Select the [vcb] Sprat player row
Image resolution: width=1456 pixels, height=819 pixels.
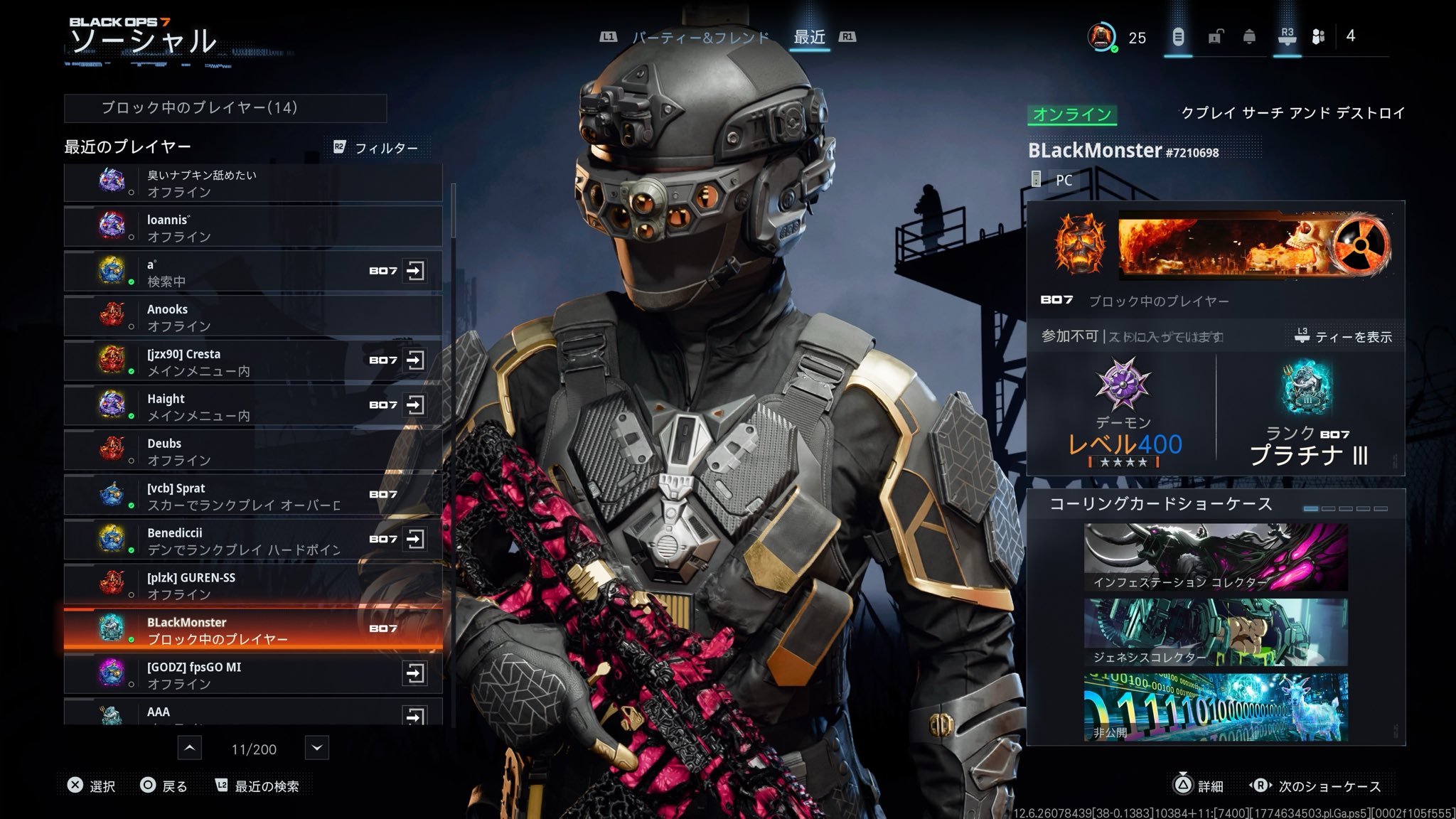point(252,496)
